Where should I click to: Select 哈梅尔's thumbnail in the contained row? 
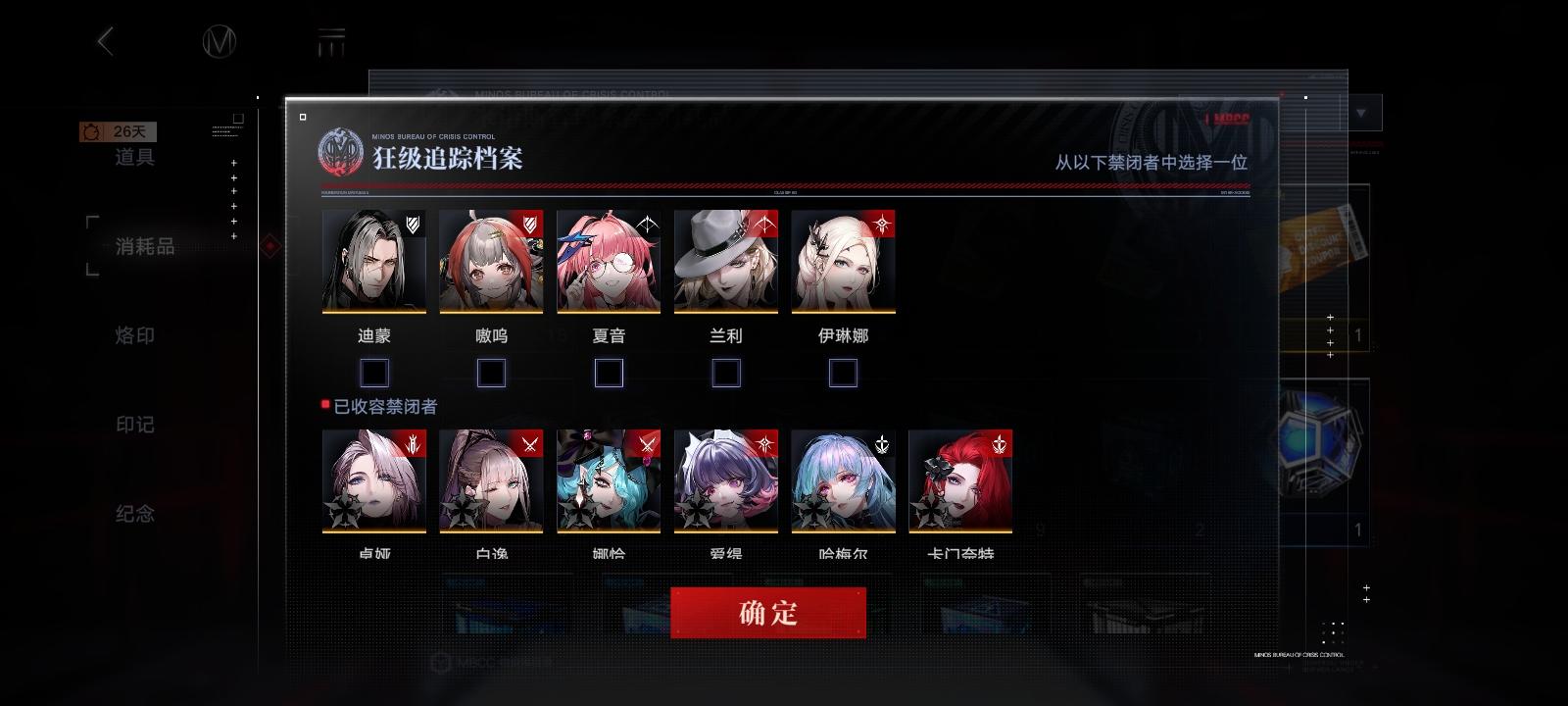pos(843,480)
